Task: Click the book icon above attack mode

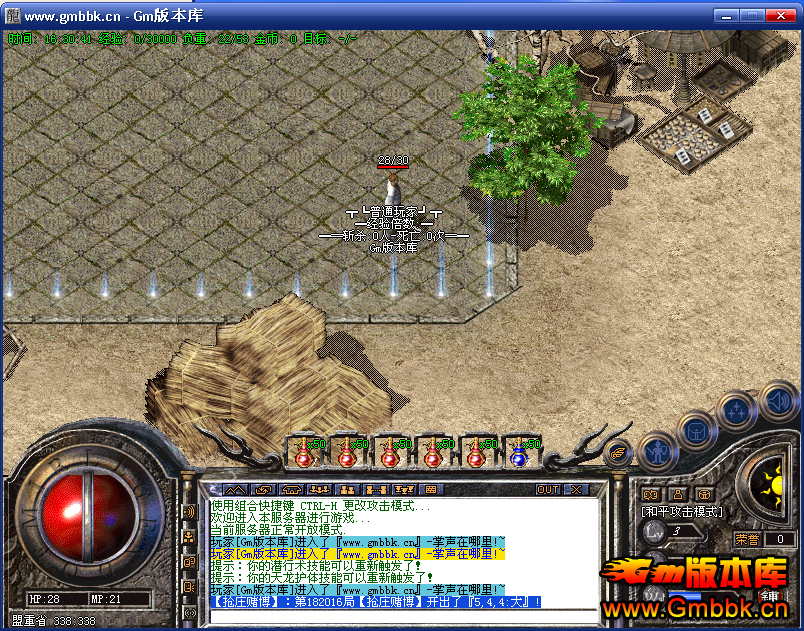Action: [650, 494]
